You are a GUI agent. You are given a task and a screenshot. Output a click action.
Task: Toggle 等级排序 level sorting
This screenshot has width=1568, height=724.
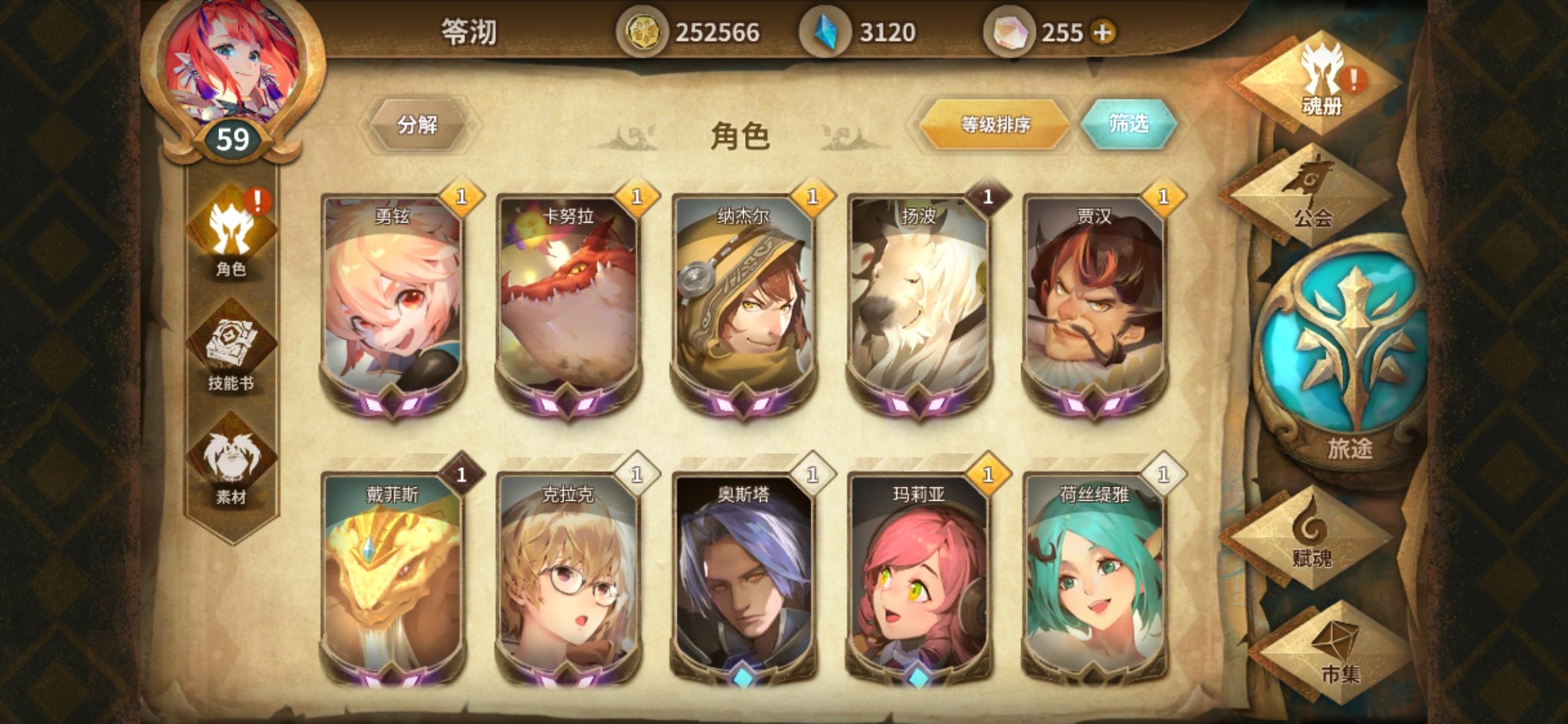click(994, 126)
